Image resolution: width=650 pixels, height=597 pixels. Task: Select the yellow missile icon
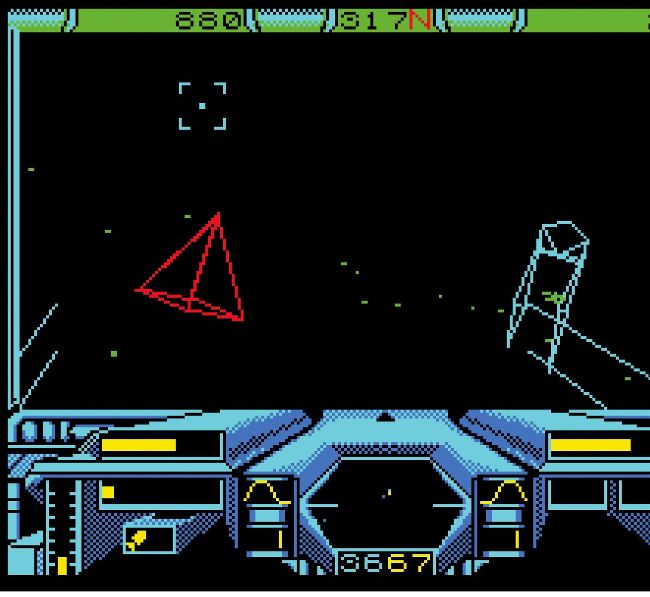pos(139,540)
